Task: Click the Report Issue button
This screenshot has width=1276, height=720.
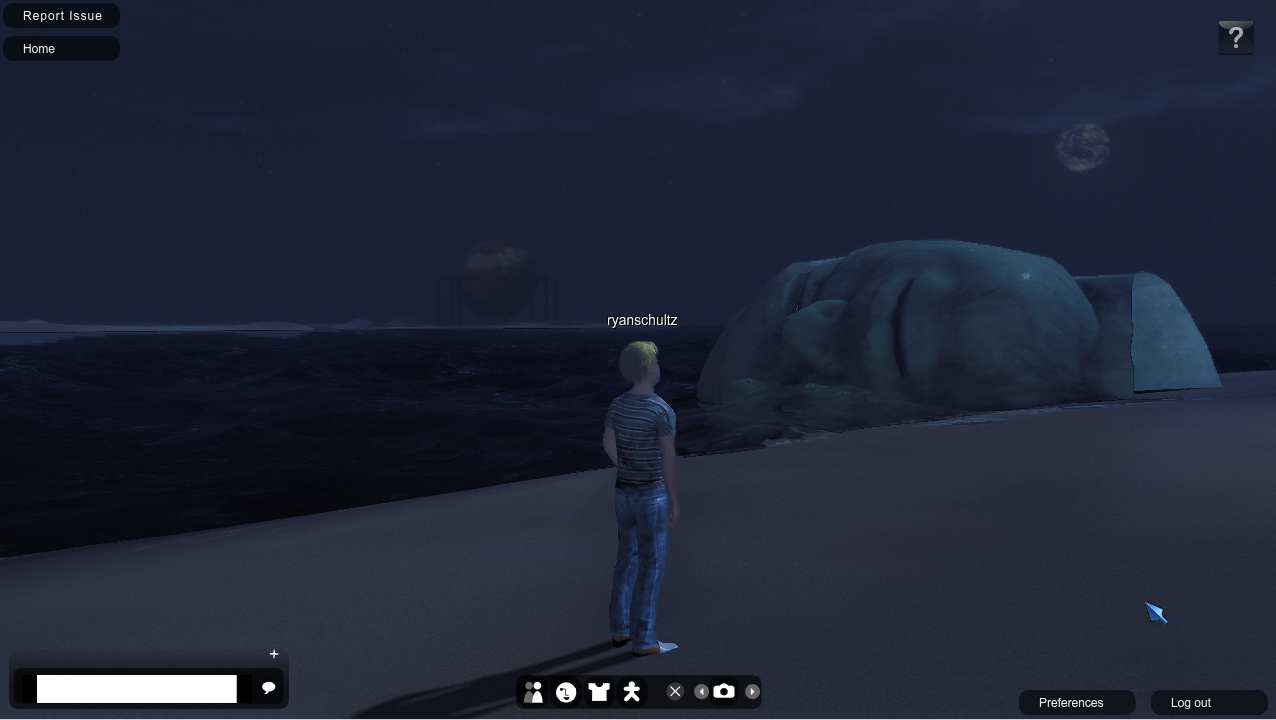Action: (x=62, y=16)
